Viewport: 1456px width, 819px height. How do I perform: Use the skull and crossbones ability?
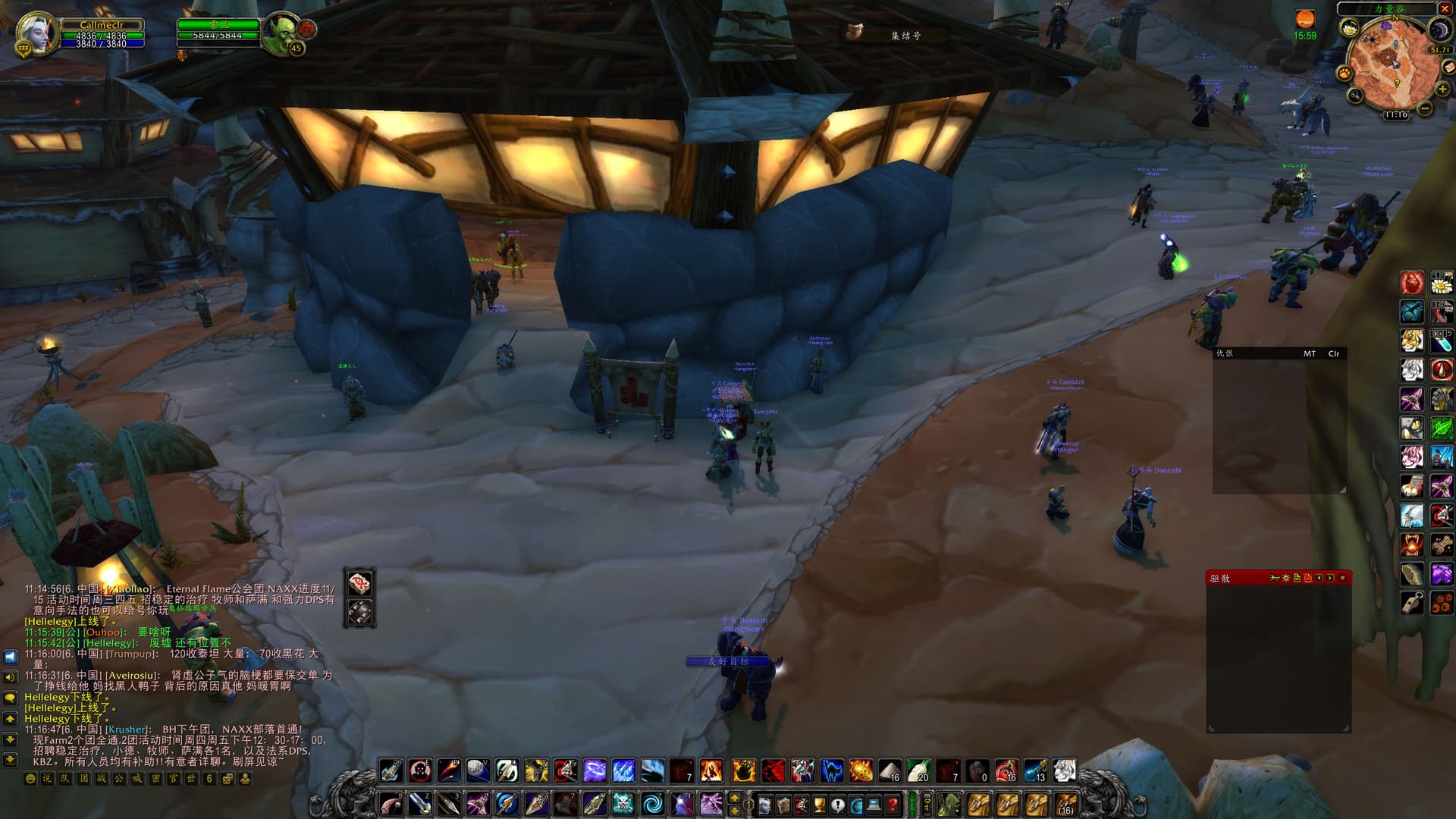point(623,802)
